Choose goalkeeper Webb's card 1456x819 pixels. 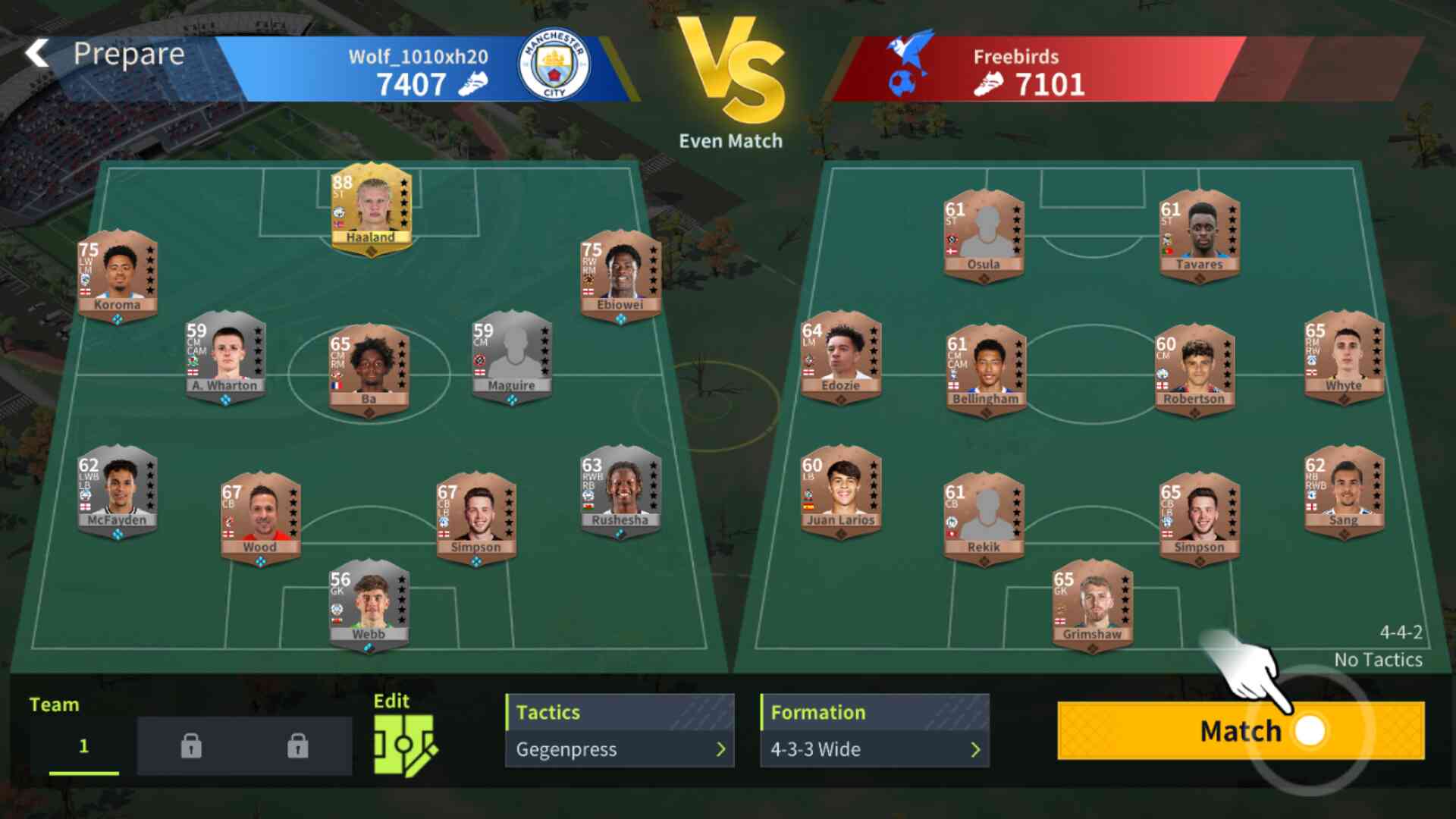pos(369,604)
